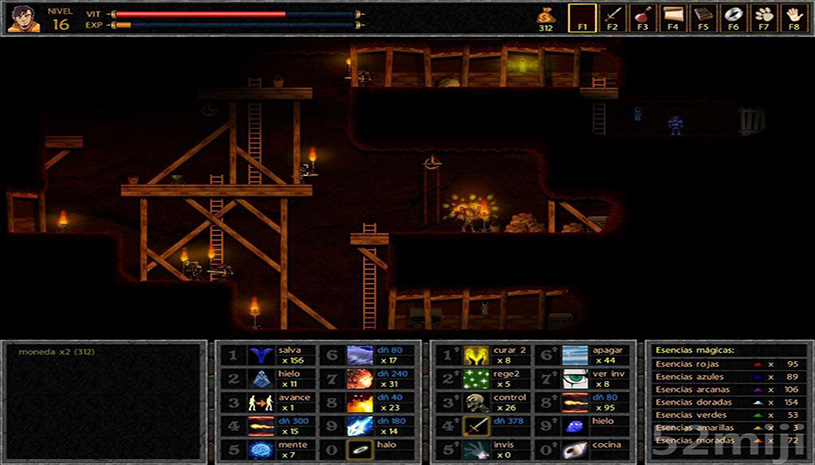Open the open hand tab marked F8
The height and width of the screenshot is (465, 815).
tap(795, 18)
